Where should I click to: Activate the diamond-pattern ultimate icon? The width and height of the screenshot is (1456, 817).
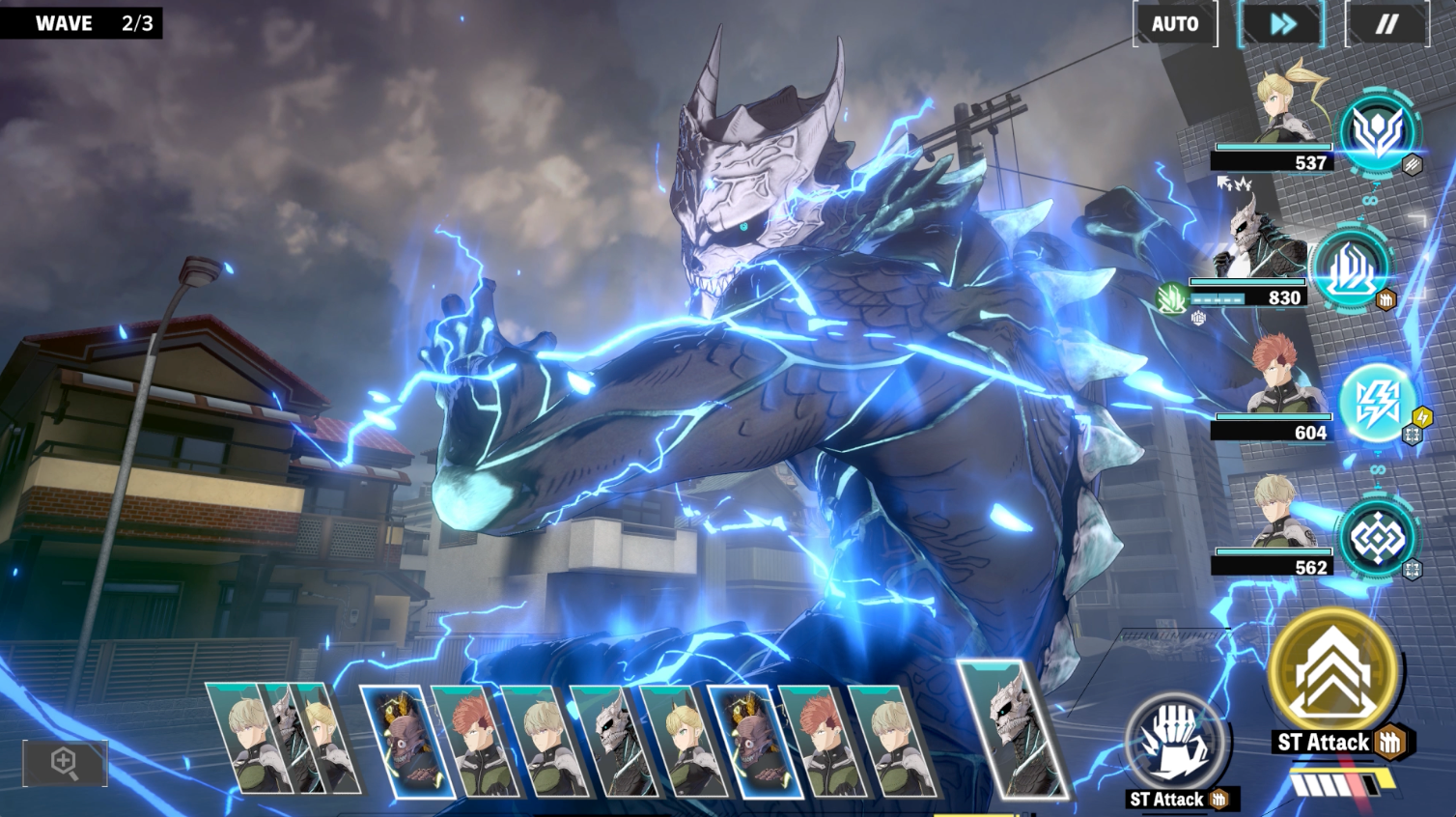point(1376,539)
